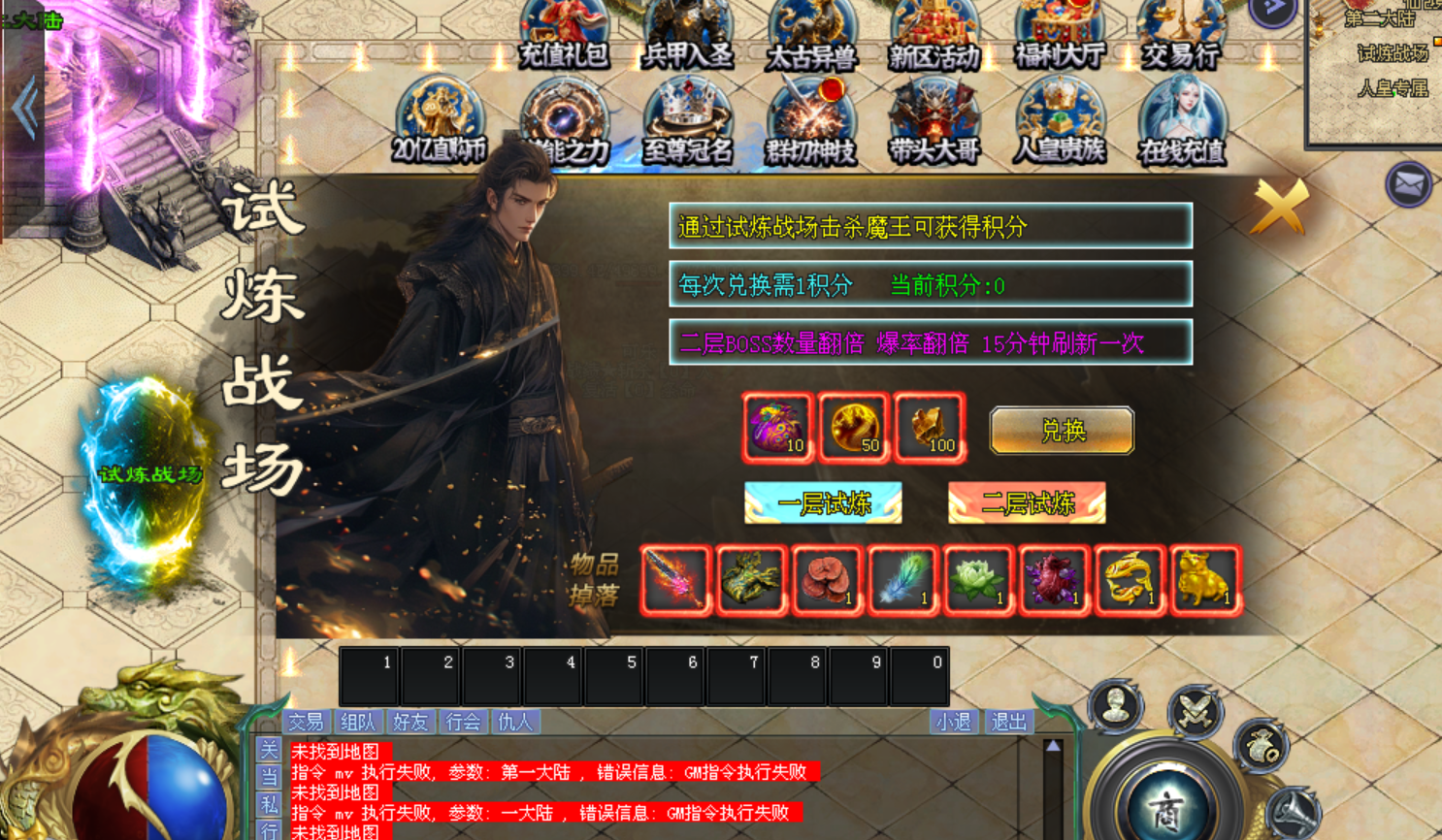The width and height of the screenshot is (1442, 840).
Task: Open the 在线充值 online recharge icon
Action: [x=1182, y=121]
